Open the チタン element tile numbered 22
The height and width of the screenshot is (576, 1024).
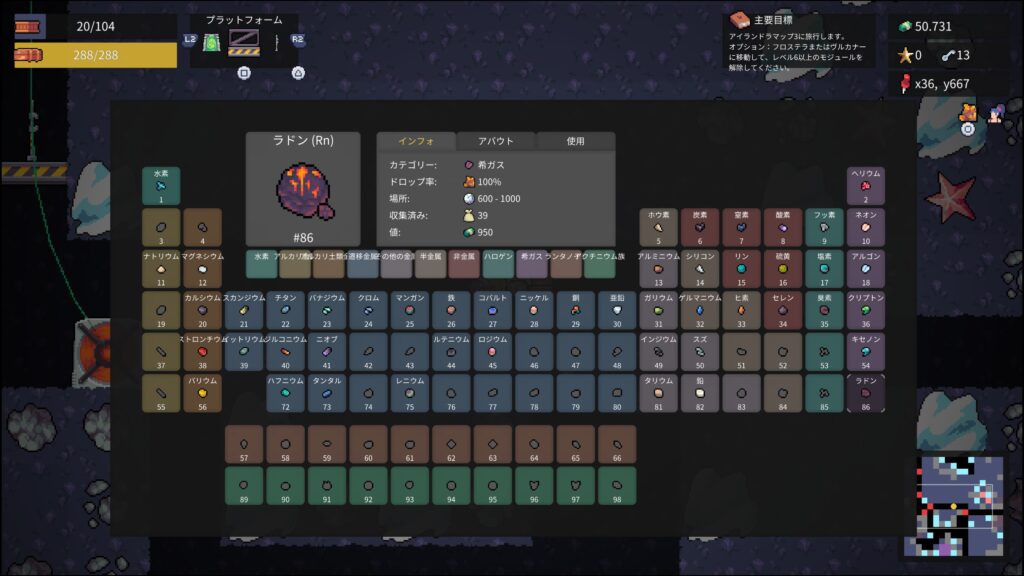pos(285,311)
